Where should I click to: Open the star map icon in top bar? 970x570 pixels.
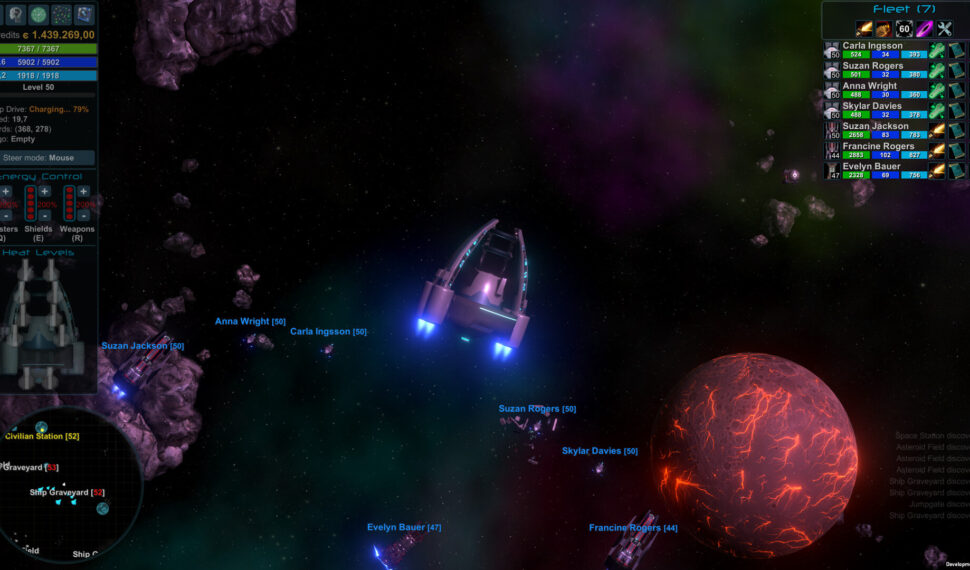tap(62, 14)
